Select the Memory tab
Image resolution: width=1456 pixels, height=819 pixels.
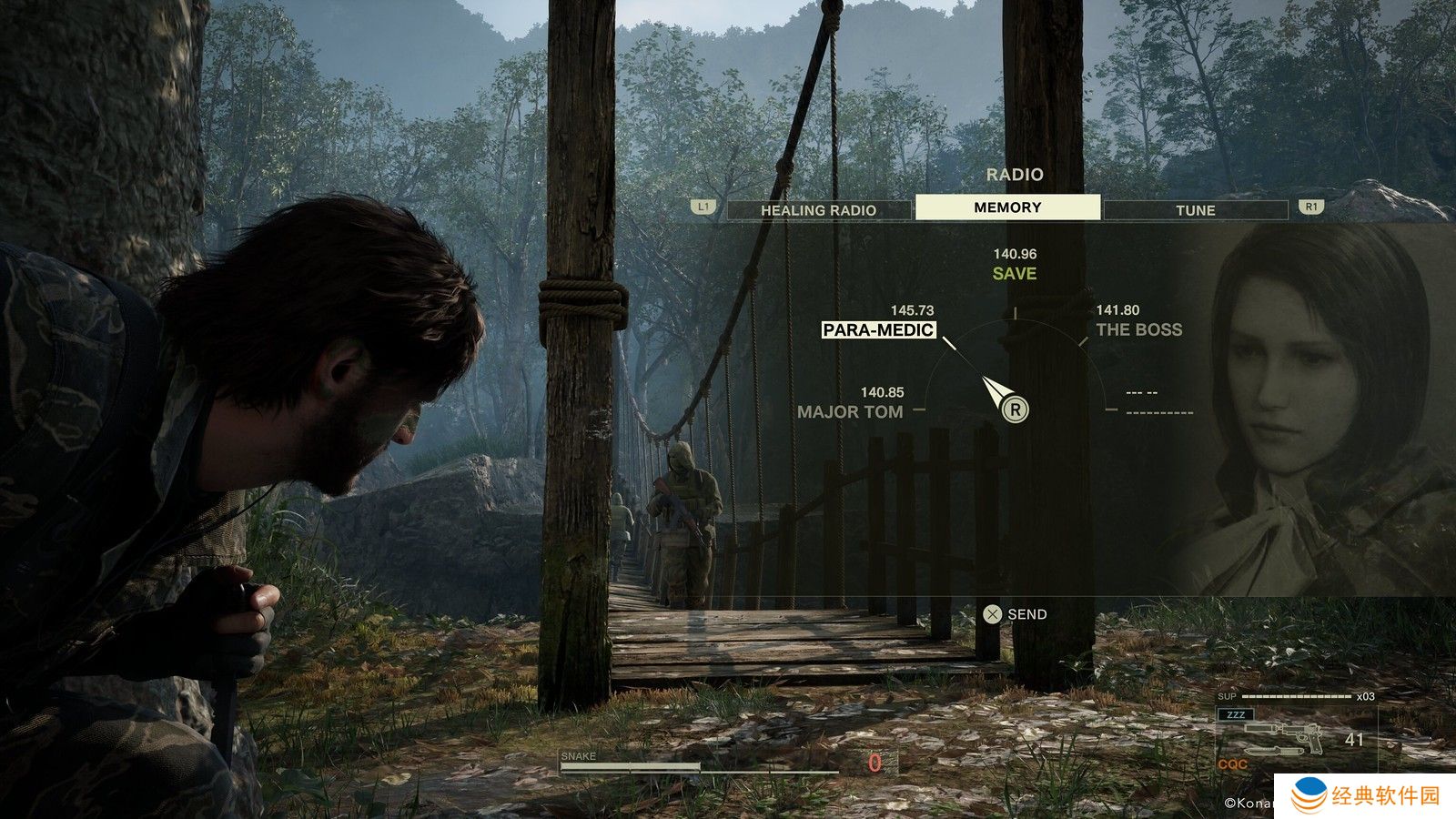tap(1007, 207)
